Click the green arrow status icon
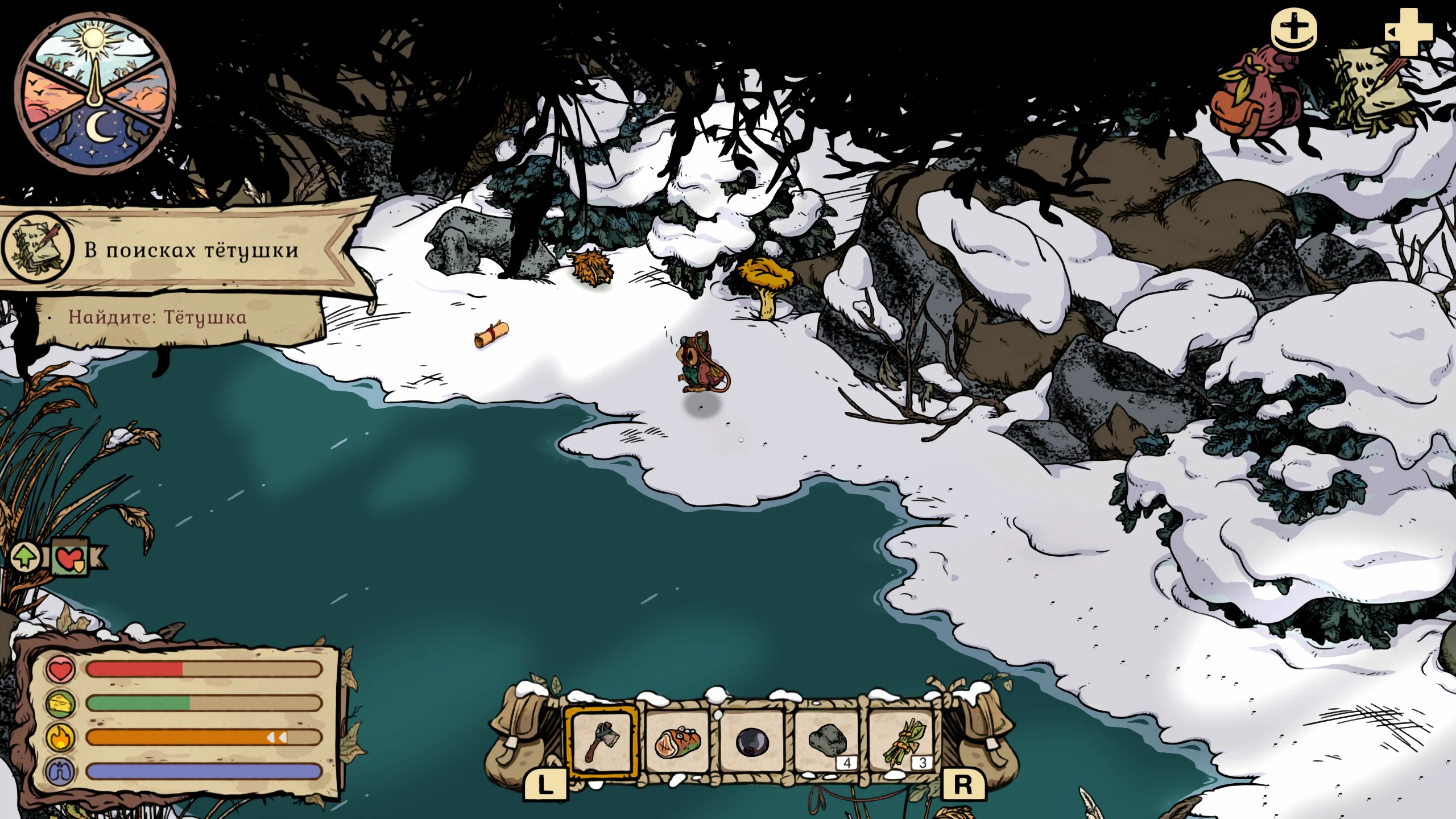This screenshot has width=1456, height=819. (25, 556)
